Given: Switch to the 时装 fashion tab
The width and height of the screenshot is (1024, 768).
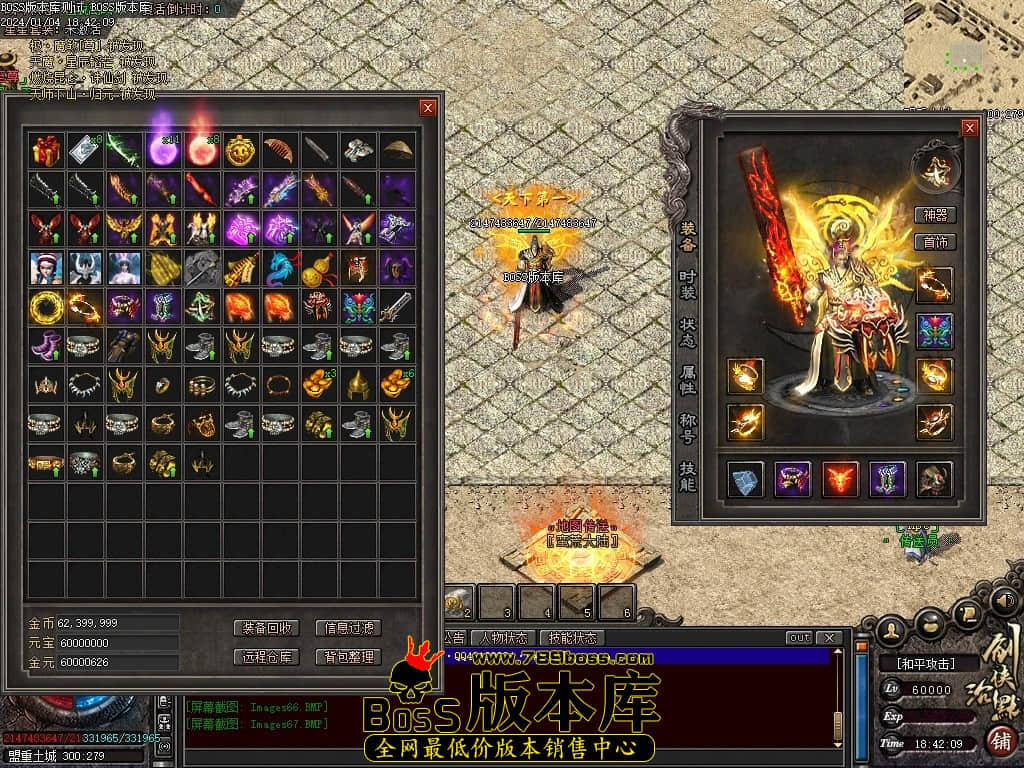Looking at the screenshot, I should (x=688, y=287).
